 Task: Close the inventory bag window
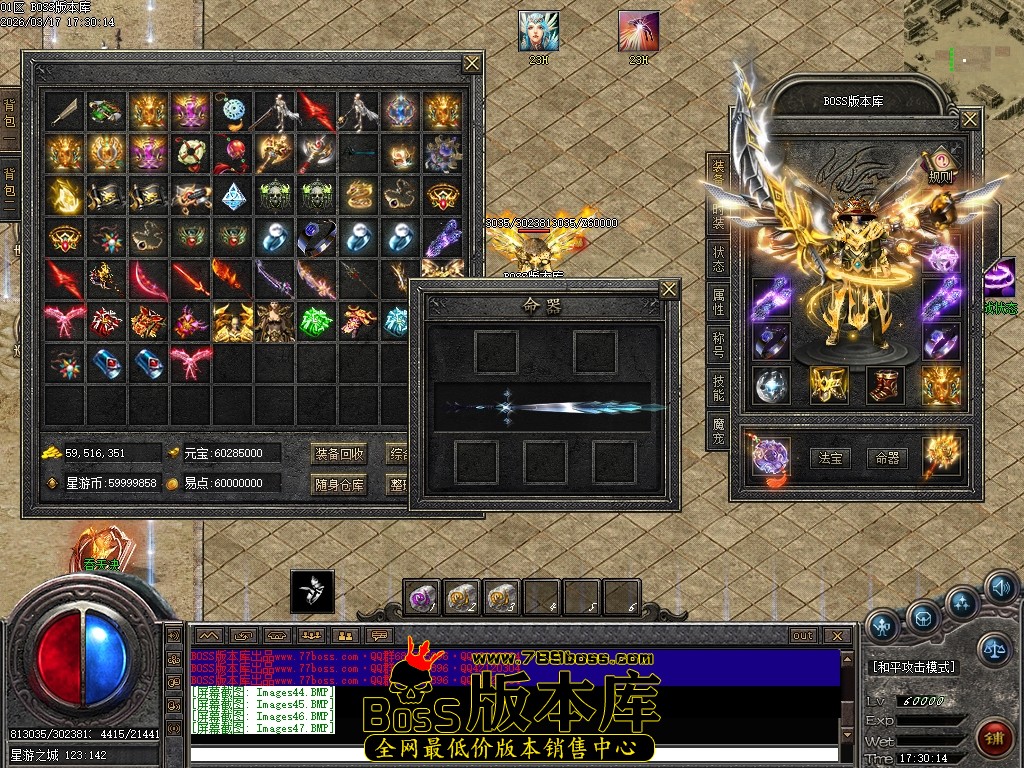(472, 64)
